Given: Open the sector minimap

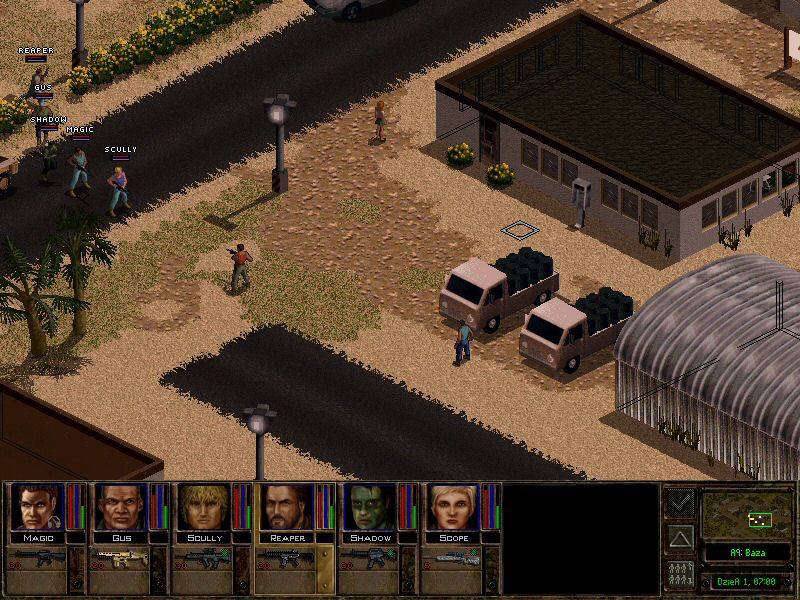Looking at the screenshot, I should pos(749,515).
